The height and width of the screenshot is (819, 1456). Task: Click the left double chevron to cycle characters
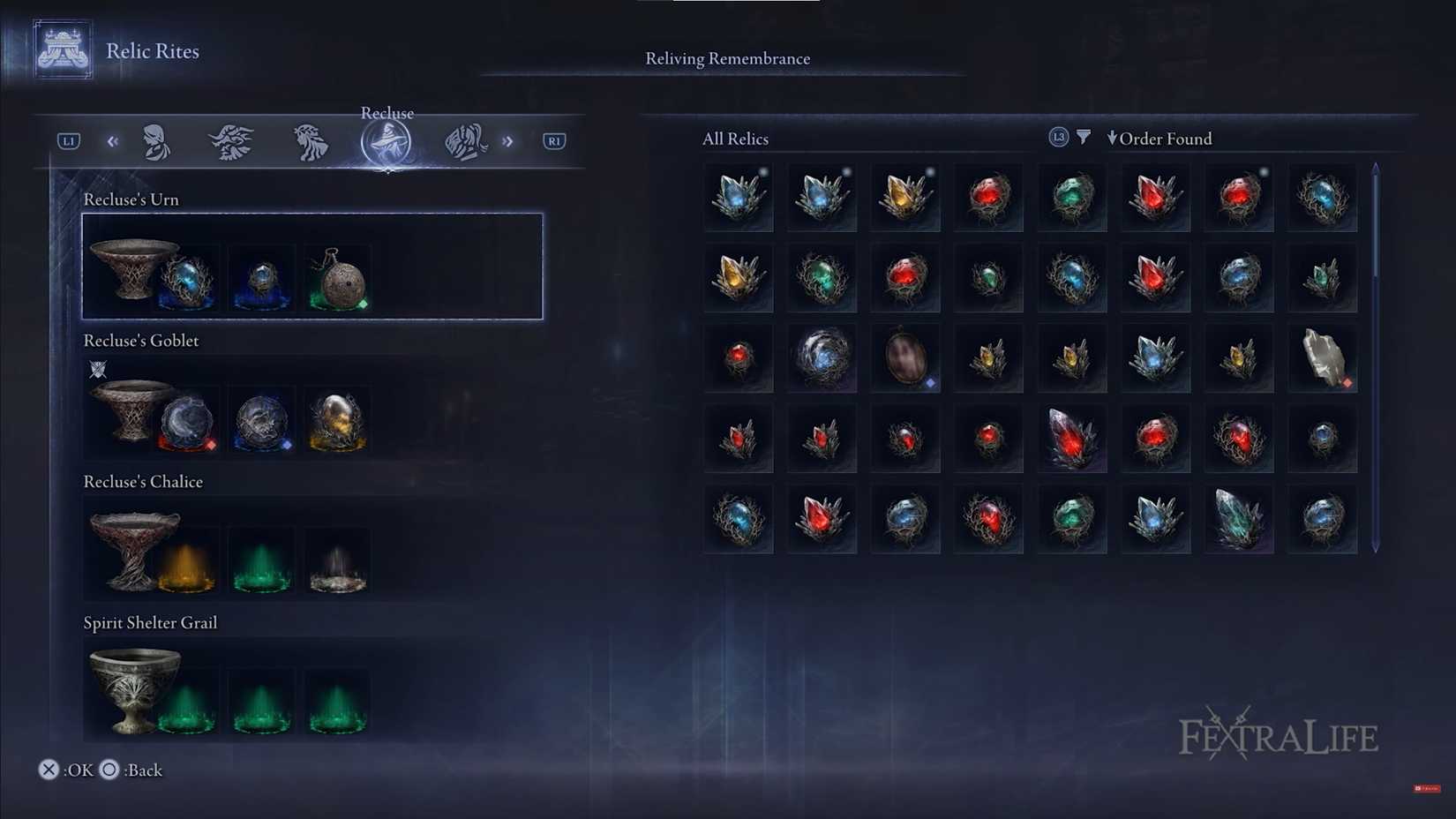(x=112, y=141)
